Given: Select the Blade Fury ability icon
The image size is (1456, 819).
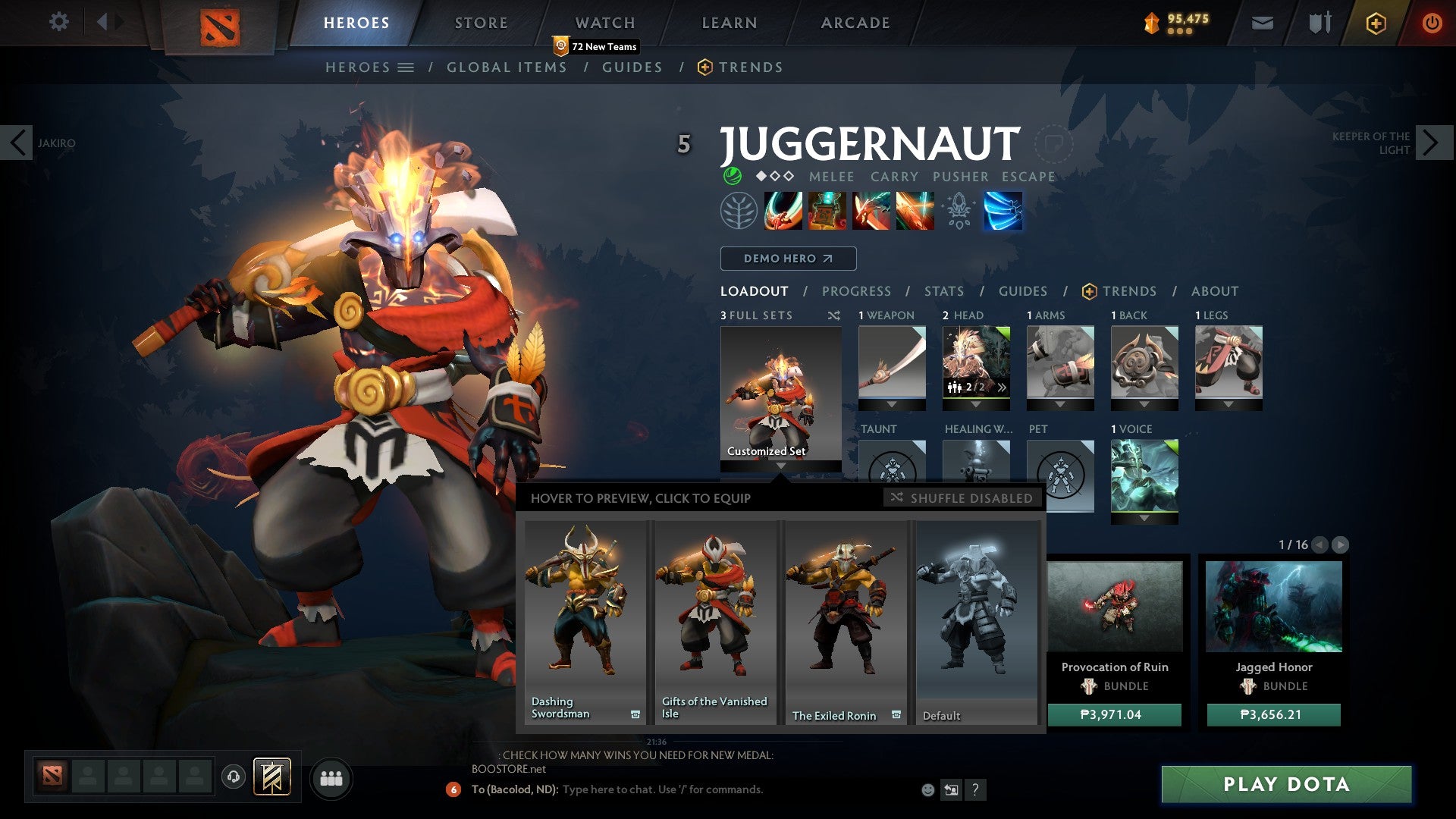Looking at the screenshot, I should click(x=783, y=211).
